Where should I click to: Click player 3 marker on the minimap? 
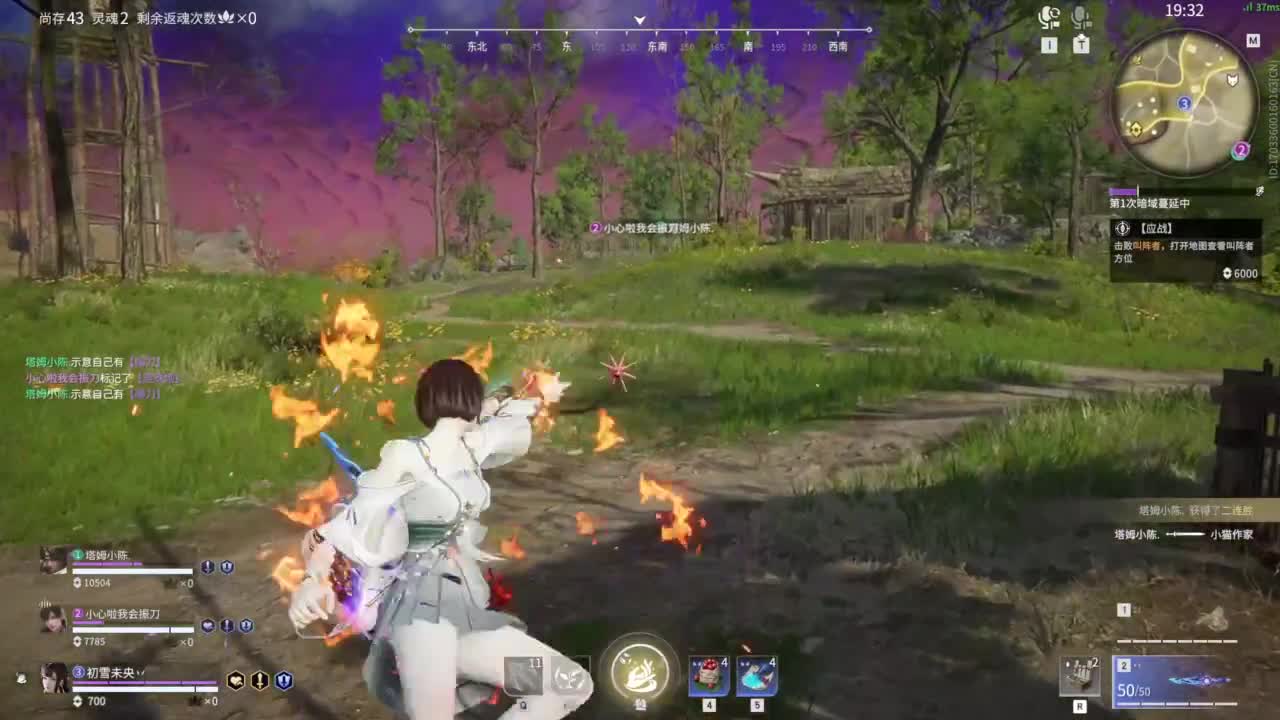coord(1184,101)
